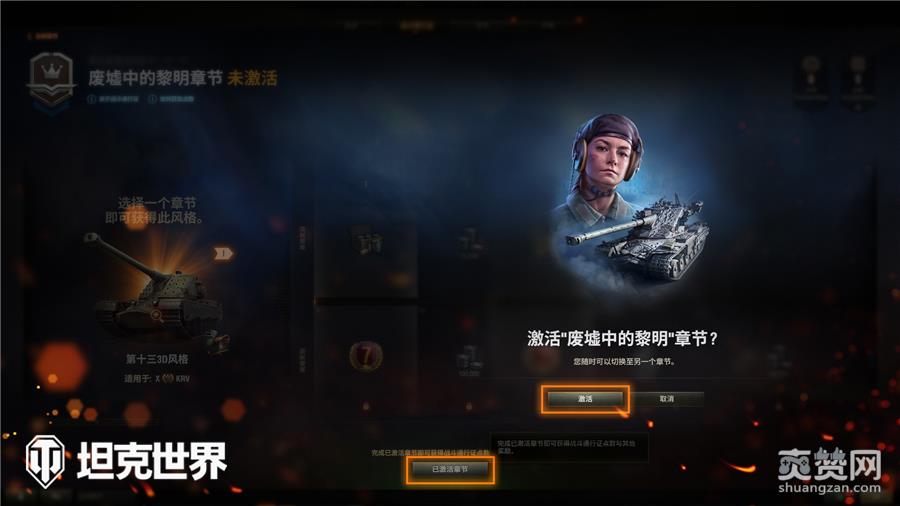Go back using the top-left back link
Viewport: 900px width, 506px height.
coord(43,34)
